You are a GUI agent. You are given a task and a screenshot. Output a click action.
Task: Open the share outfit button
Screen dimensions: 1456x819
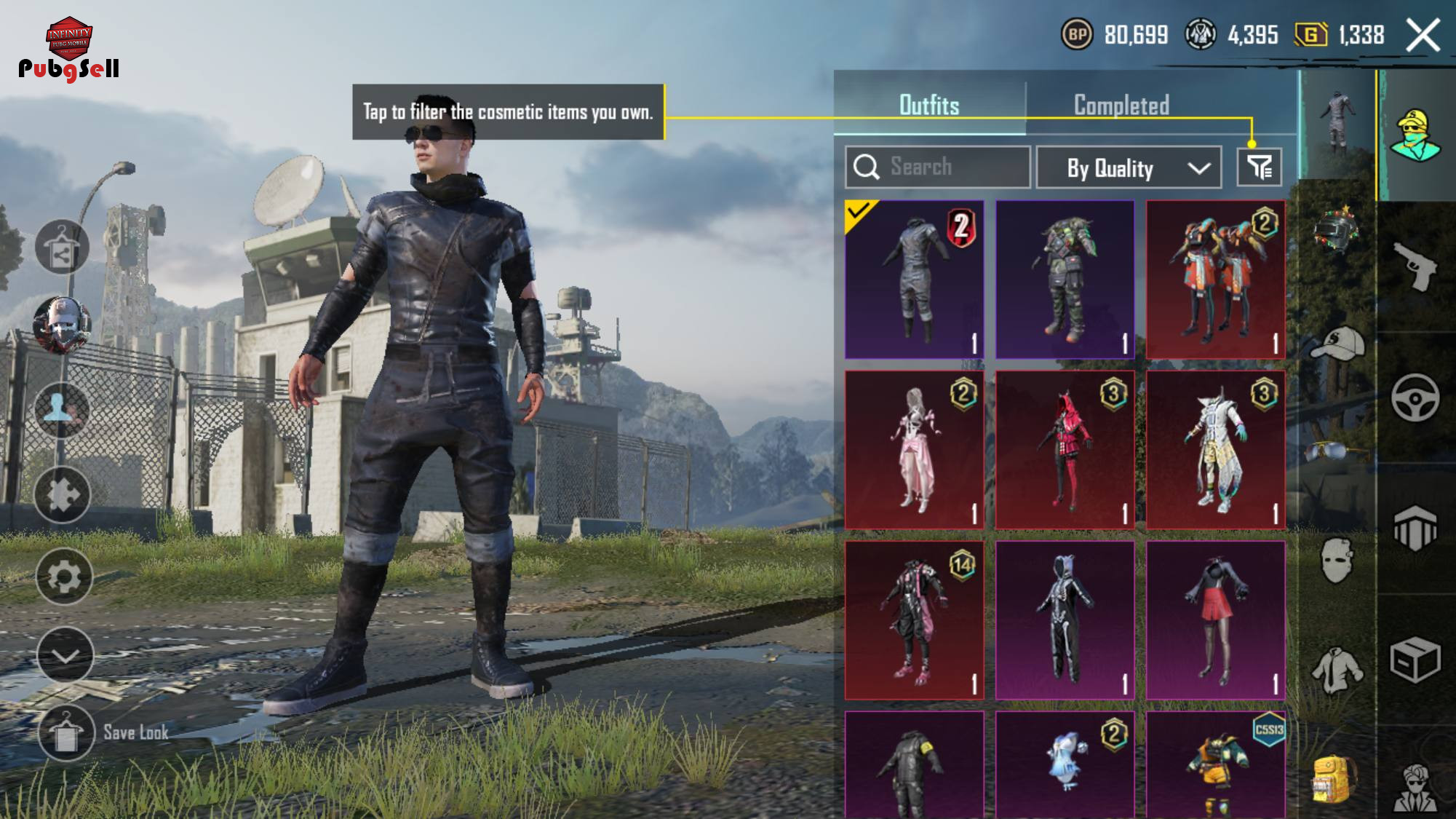[x=63, y=248]
